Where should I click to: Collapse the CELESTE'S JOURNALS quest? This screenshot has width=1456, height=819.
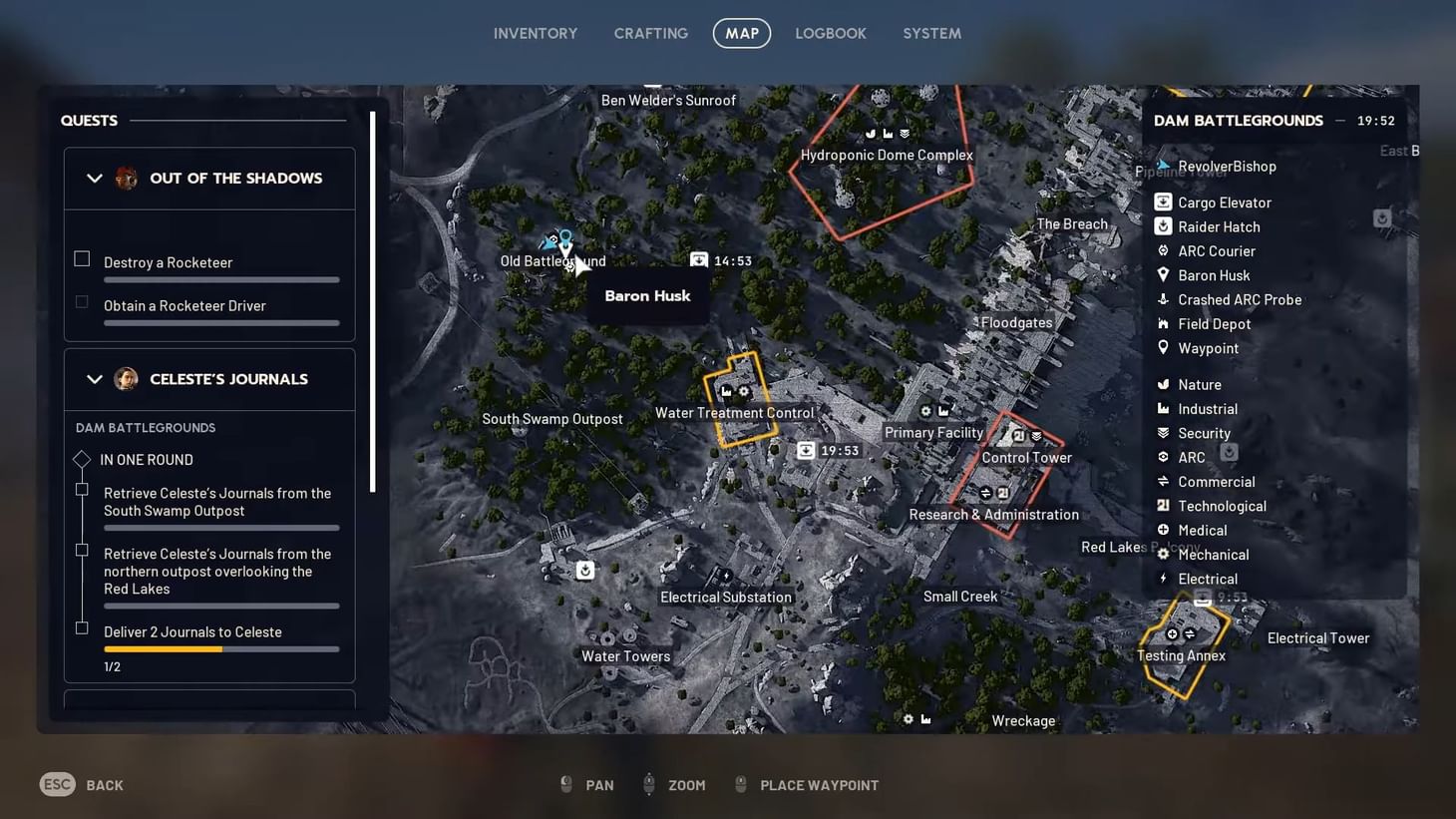pos(95,379)
